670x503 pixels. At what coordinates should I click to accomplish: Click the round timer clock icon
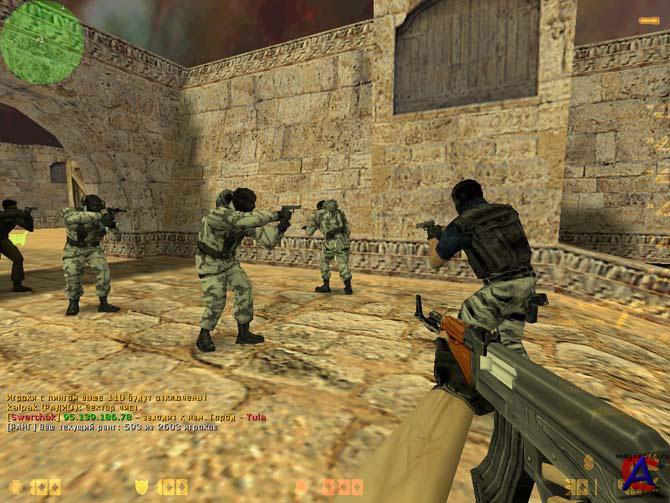pos(302,487)
